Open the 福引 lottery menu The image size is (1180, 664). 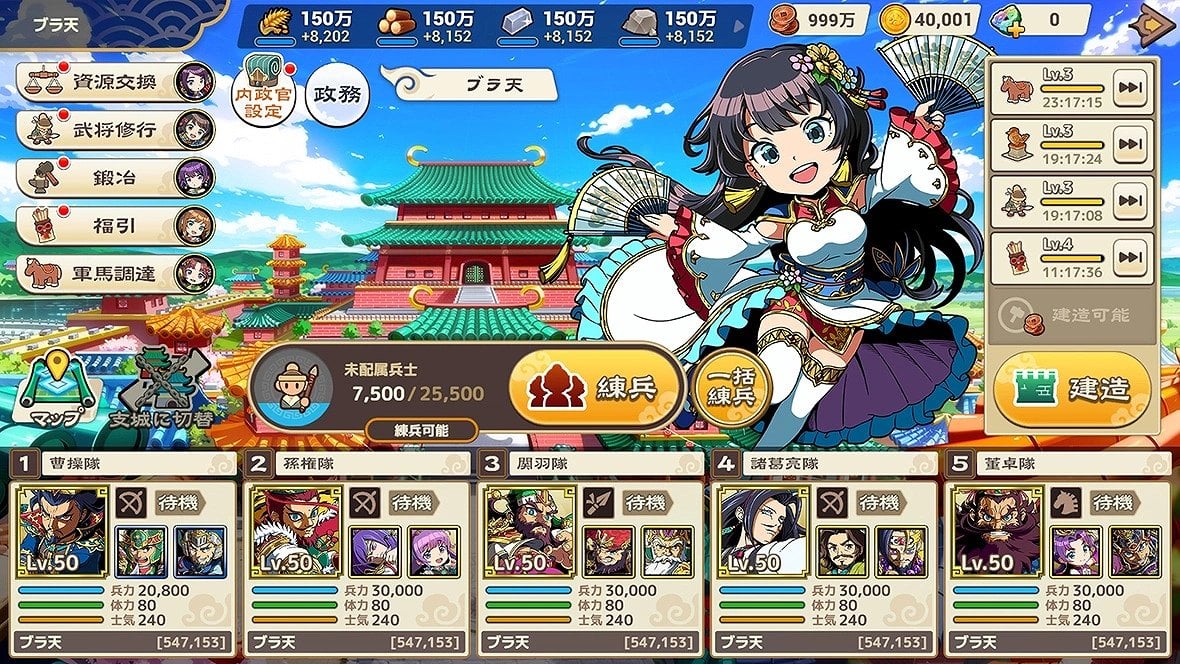112,225
